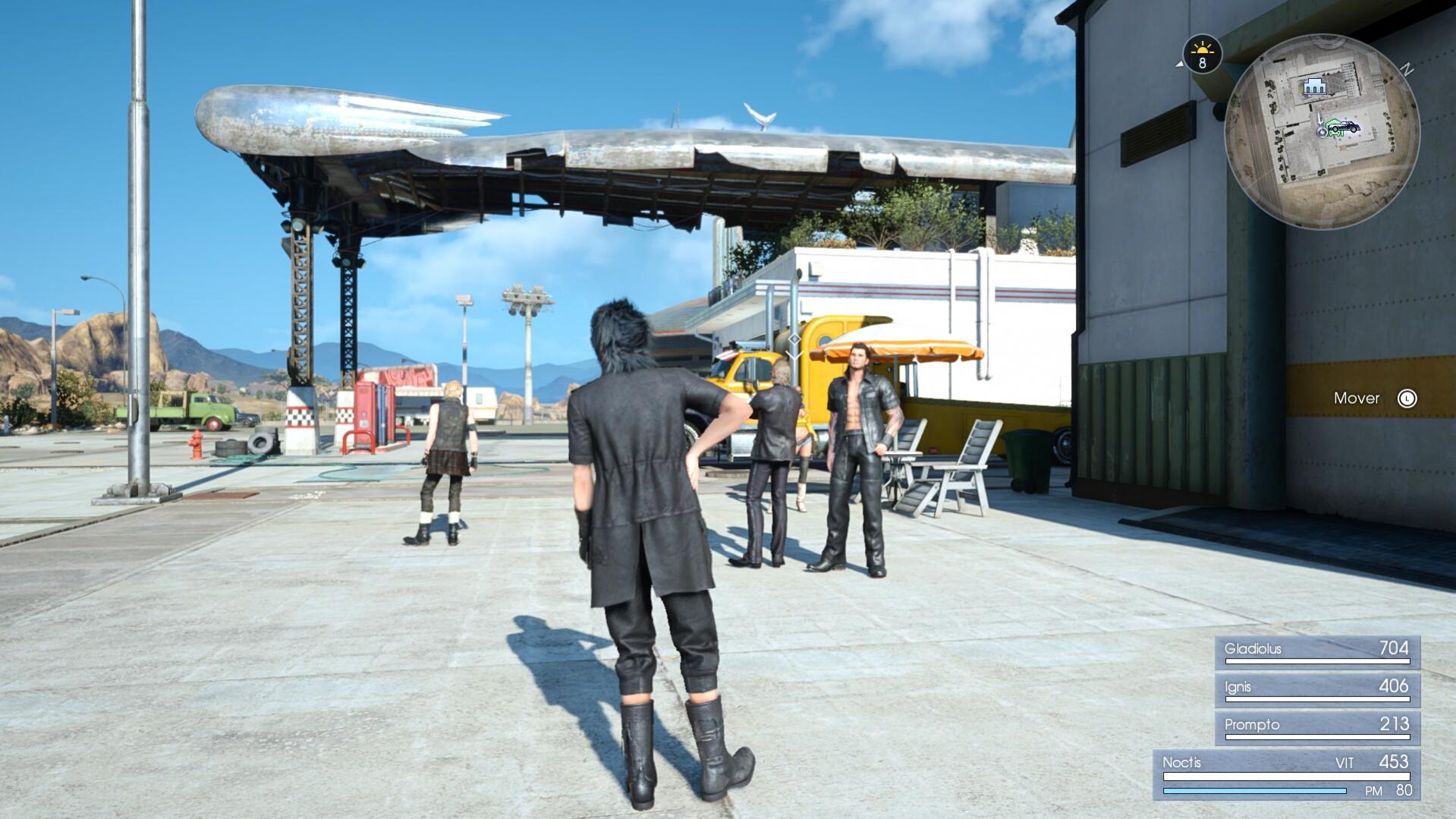Toggle the weather display by clicking its badge
This screenshot has height=819, width=1456.
point(1203,54)
